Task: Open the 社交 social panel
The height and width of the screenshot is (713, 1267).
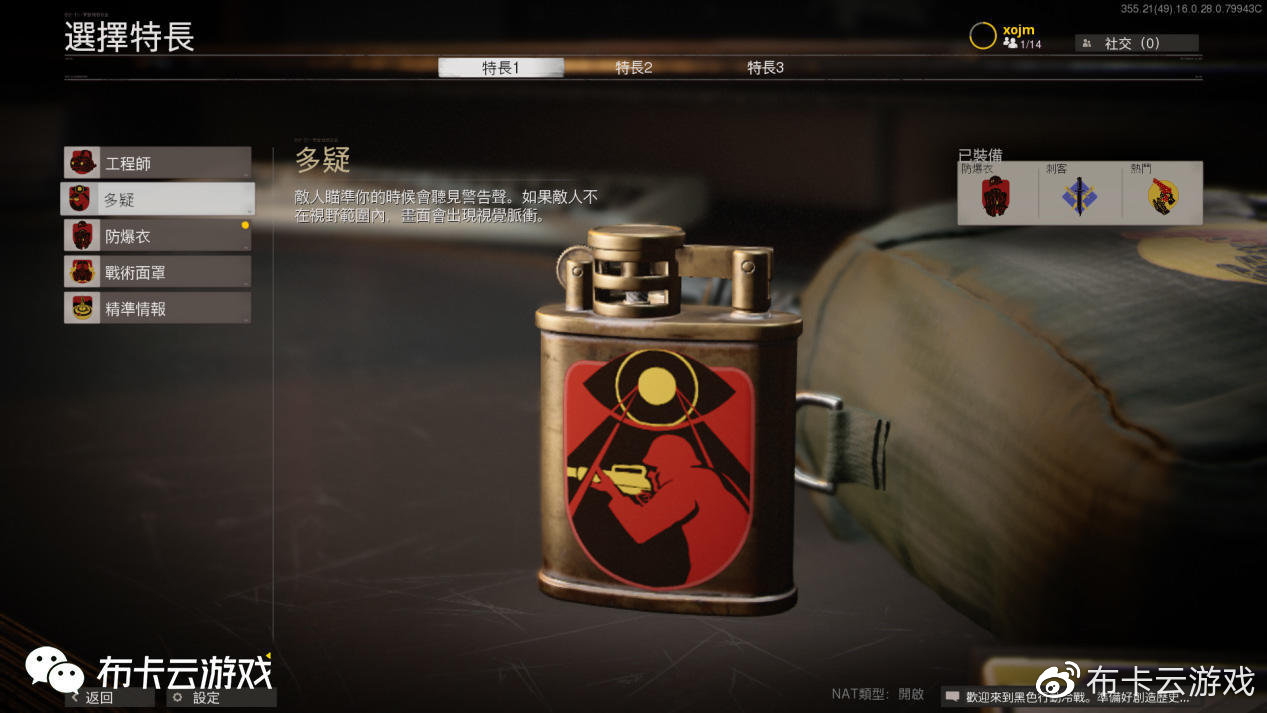Action: point(1136,43)
